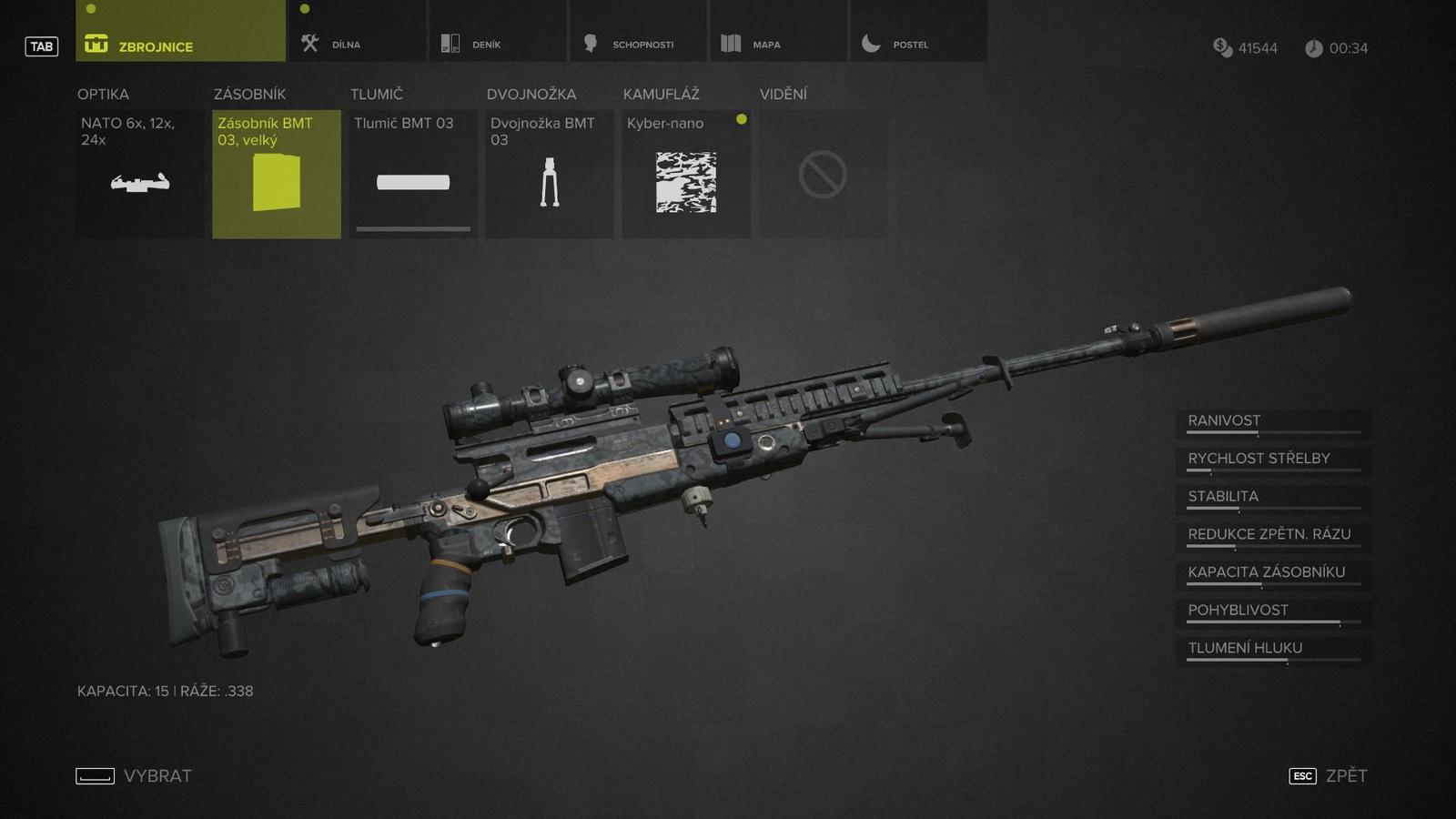
Task: Click the locked Vidění slot
Action: pyautogui.click(x=823, y=175)
